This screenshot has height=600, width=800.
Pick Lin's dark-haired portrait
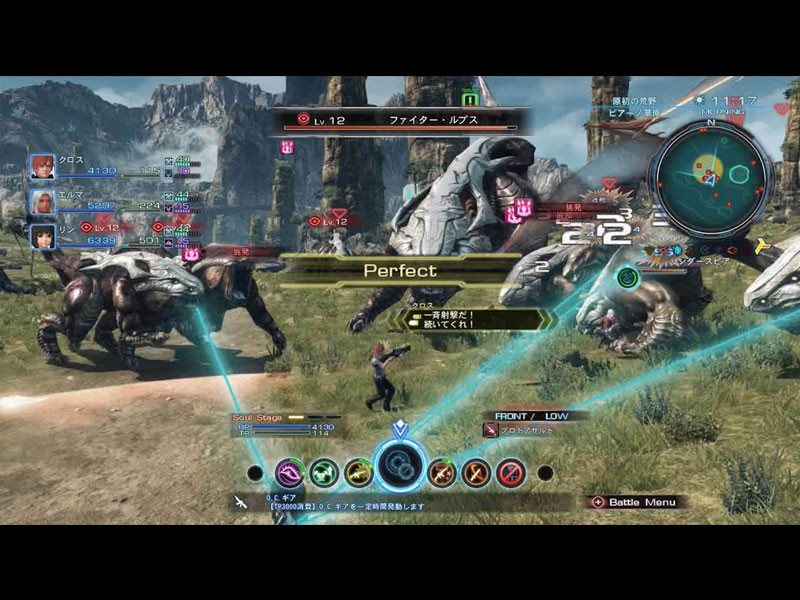42,236
